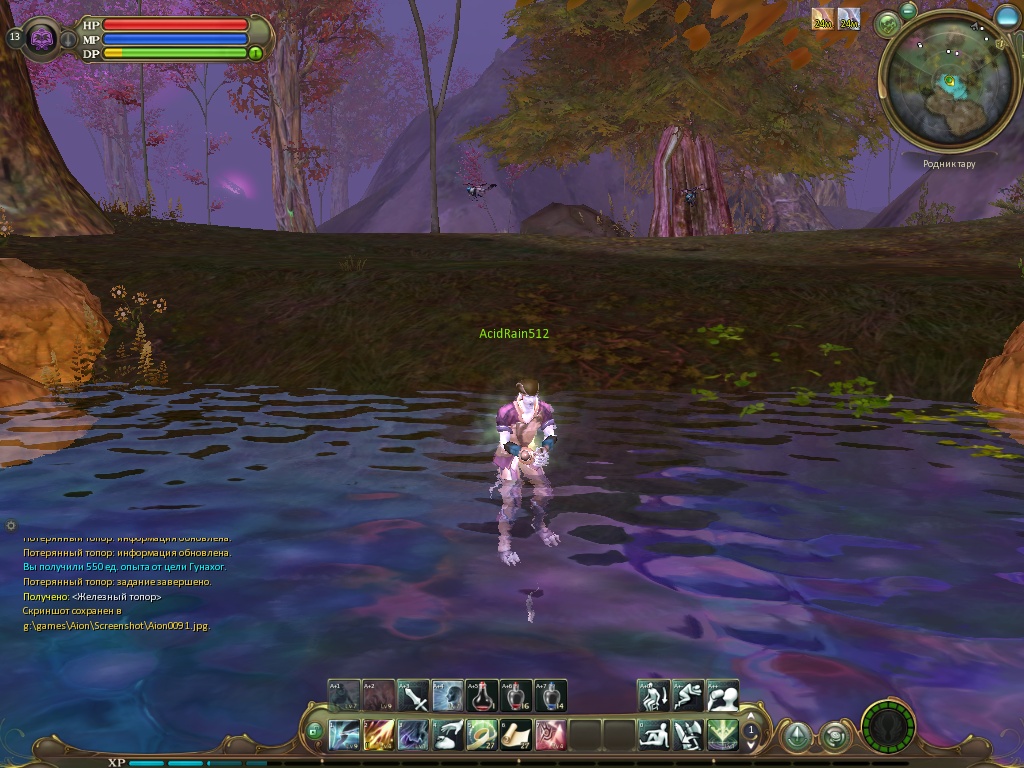The image size is (1024, 768).
Task: Open the green crystal menu button
Action: click(x=796, y=736)
